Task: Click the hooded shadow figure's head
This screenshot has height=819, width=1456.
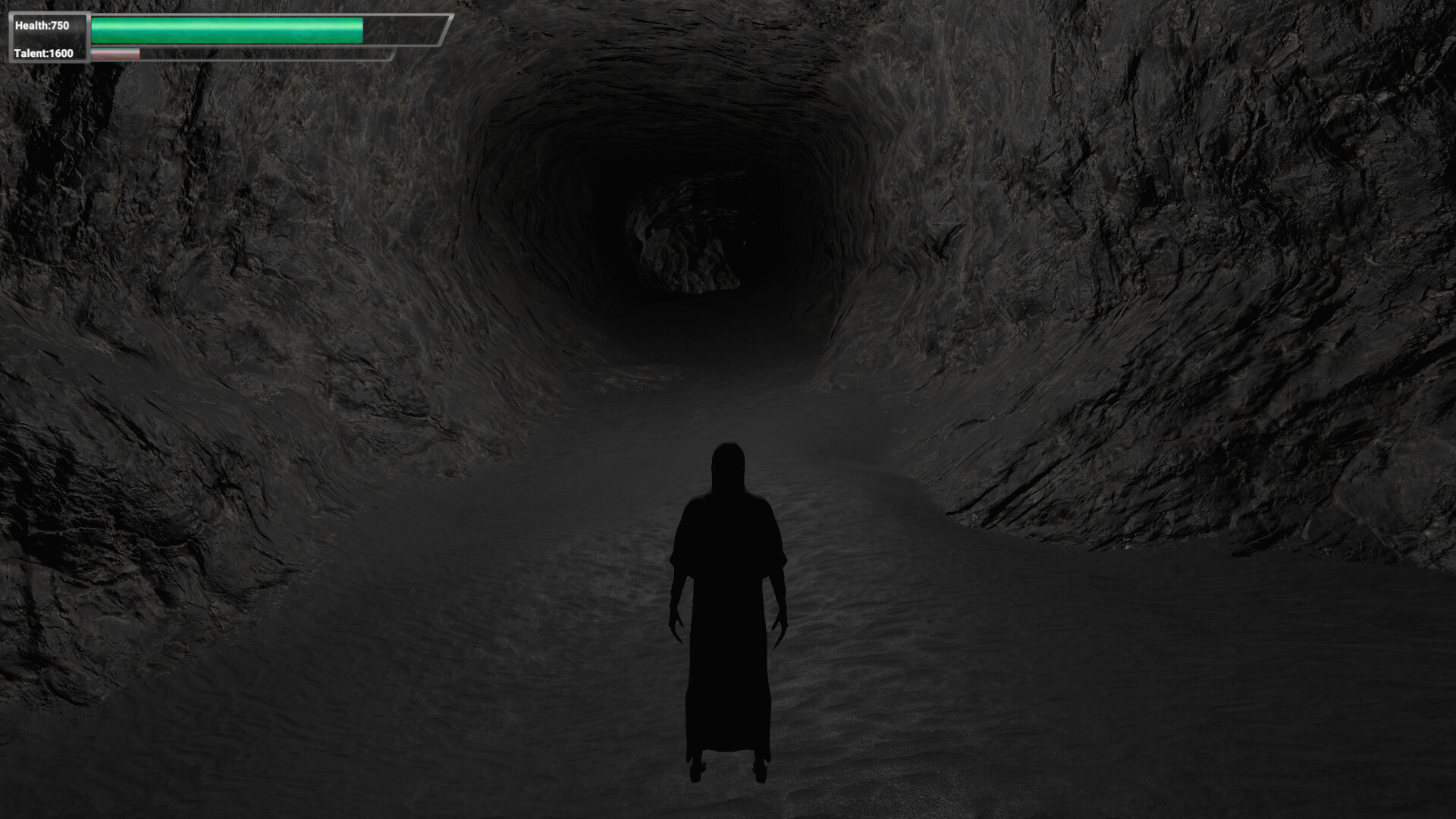Action: pos(729,464)
